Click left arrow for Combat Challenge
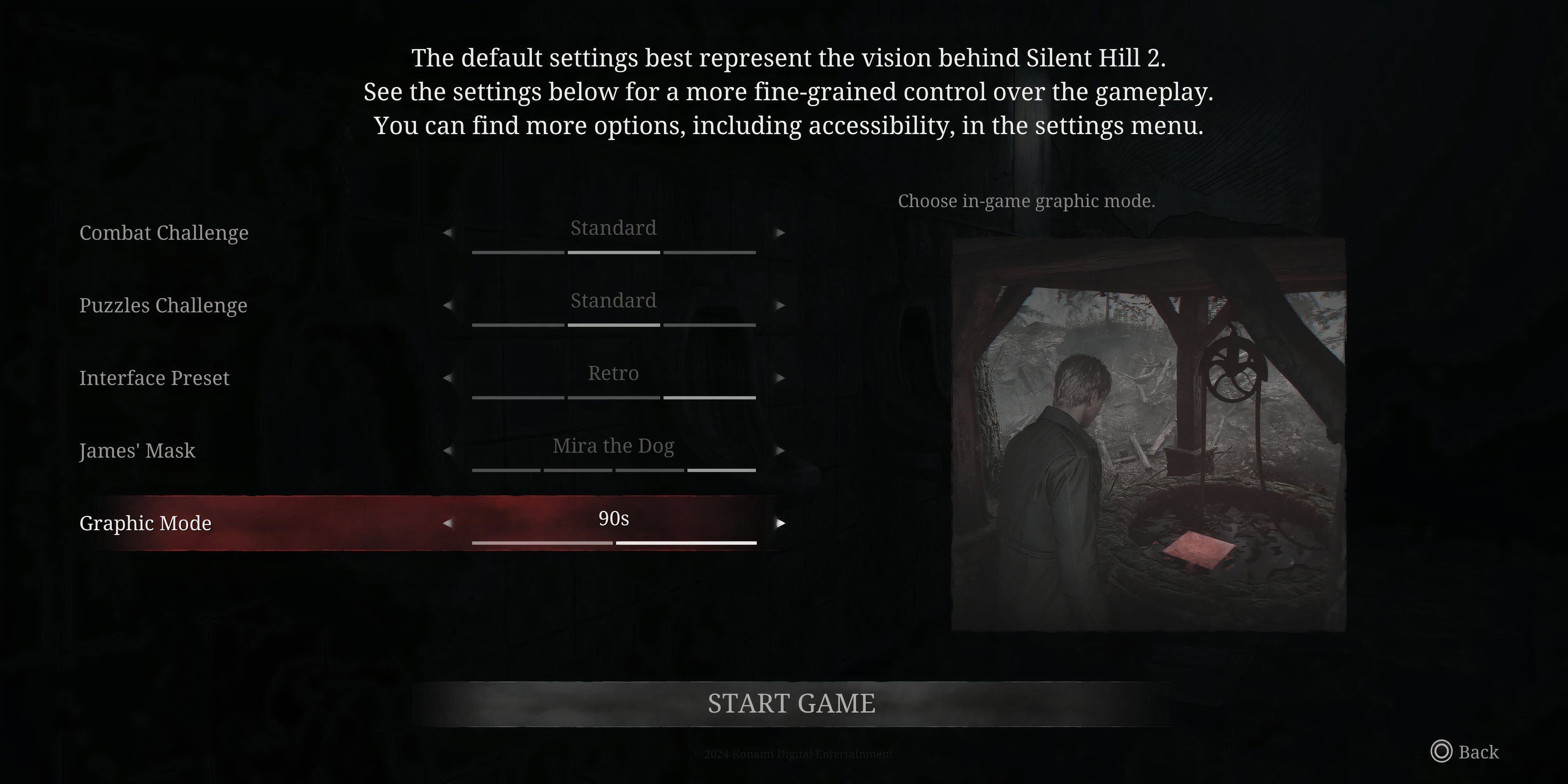Screen dimensions: 1568x784 [x=447, y=233]
